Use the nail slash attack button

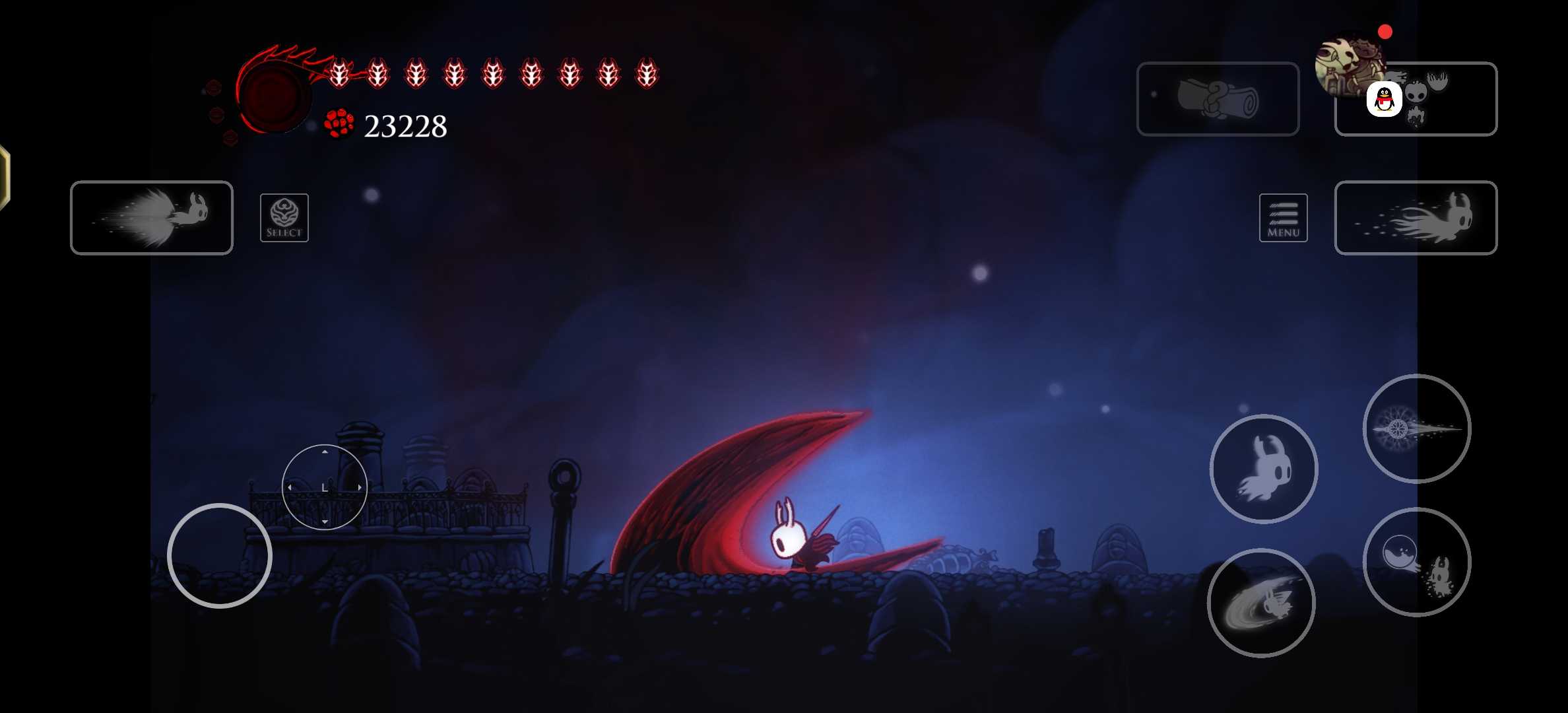coord(1260,603)
